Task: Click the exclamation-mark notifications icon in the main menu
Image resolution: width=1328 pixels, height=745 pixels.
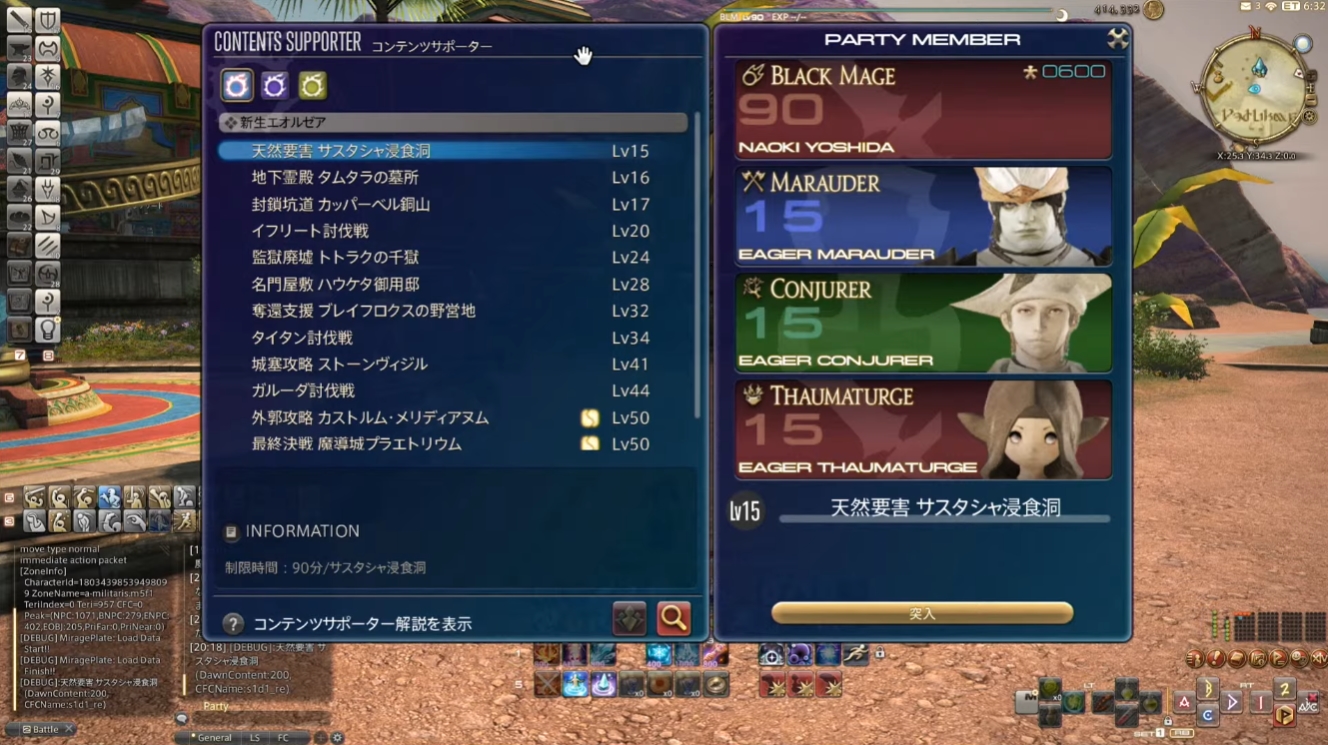Action: (1216, 659)
